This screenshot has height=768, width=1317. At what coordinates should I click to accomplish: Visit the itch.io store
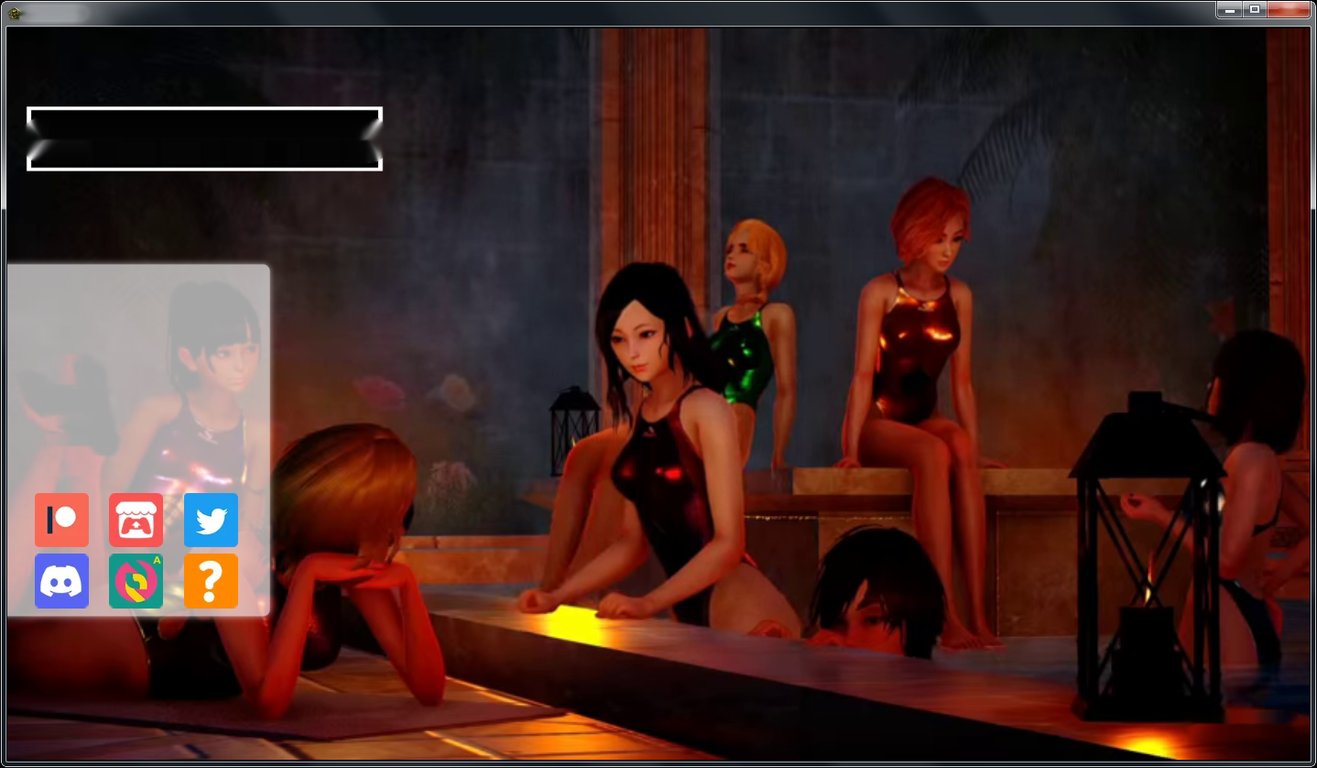pos(136,520)
